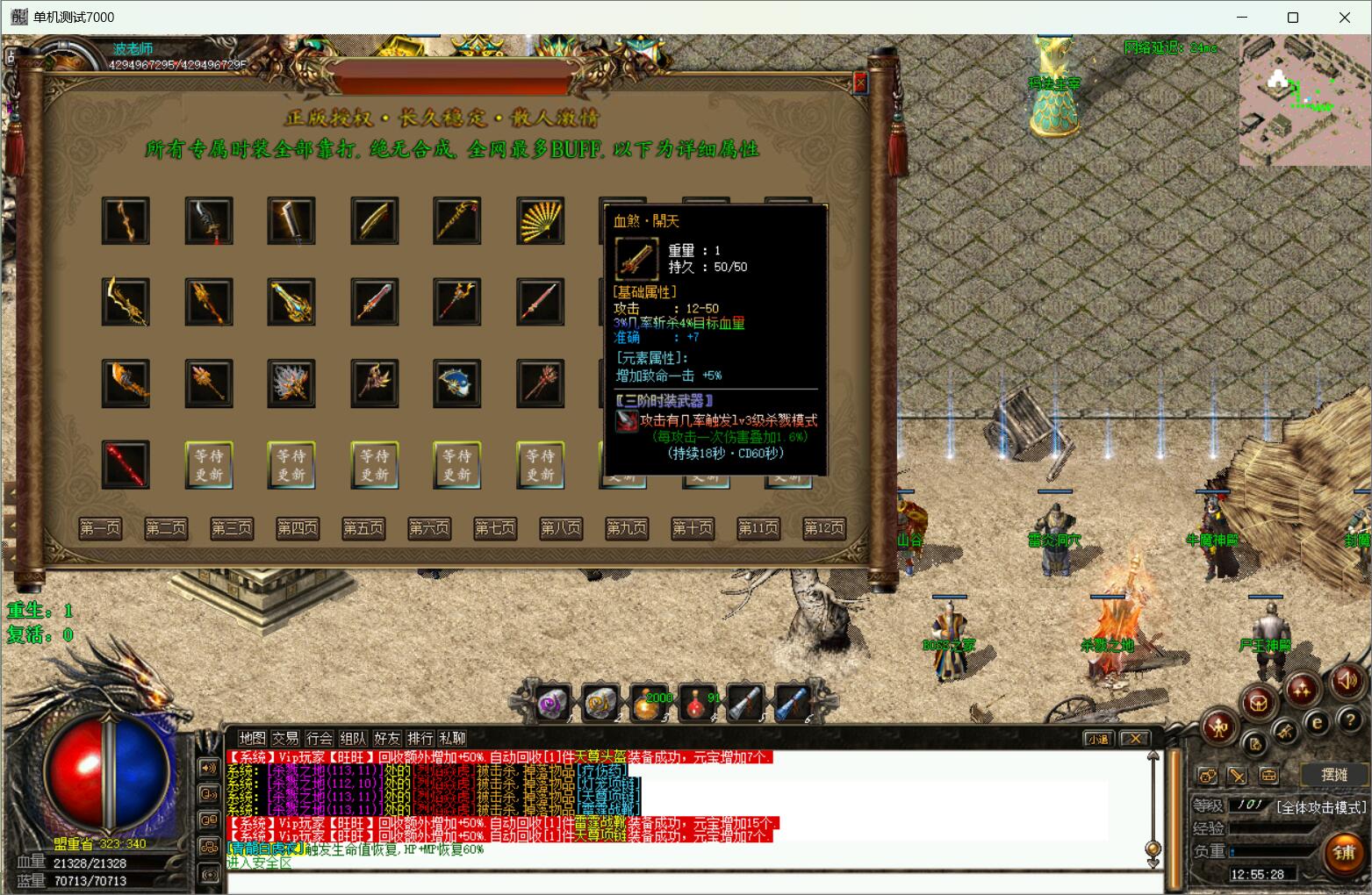Choose the red staff weapon slot
The image size is (1372, 895).
tap(126, 464)
